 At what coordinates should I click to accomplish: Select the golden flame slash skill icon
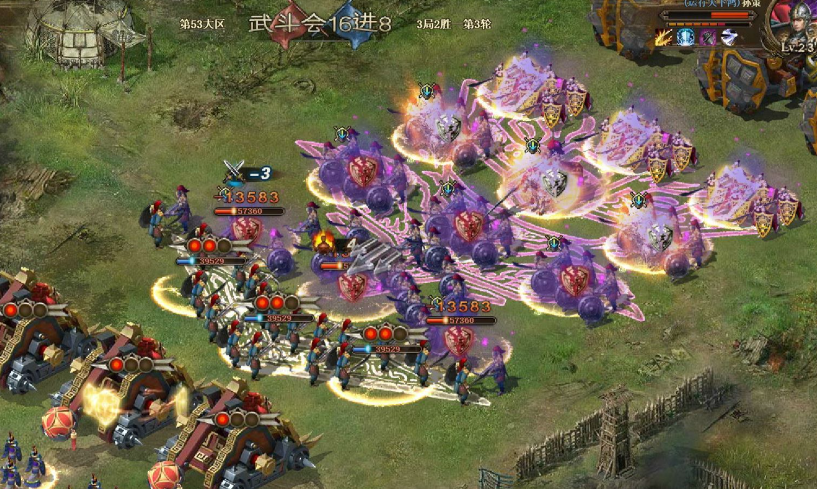665,38
